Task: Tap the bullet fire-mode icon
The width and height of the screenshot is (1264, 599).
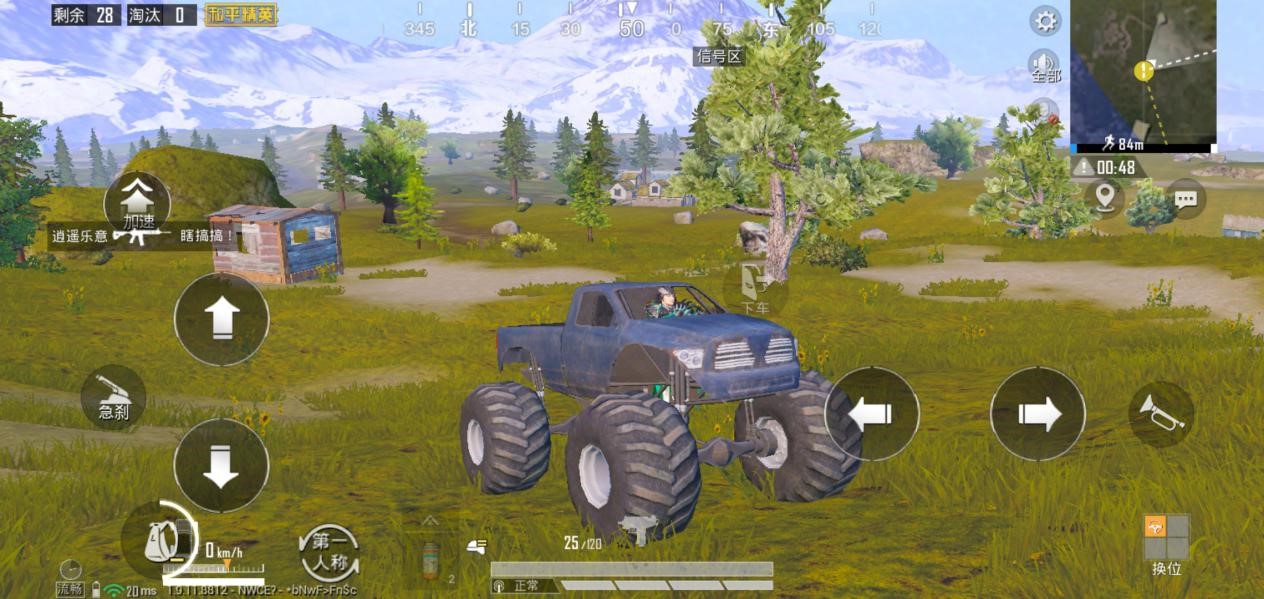Action: [477, 545]
